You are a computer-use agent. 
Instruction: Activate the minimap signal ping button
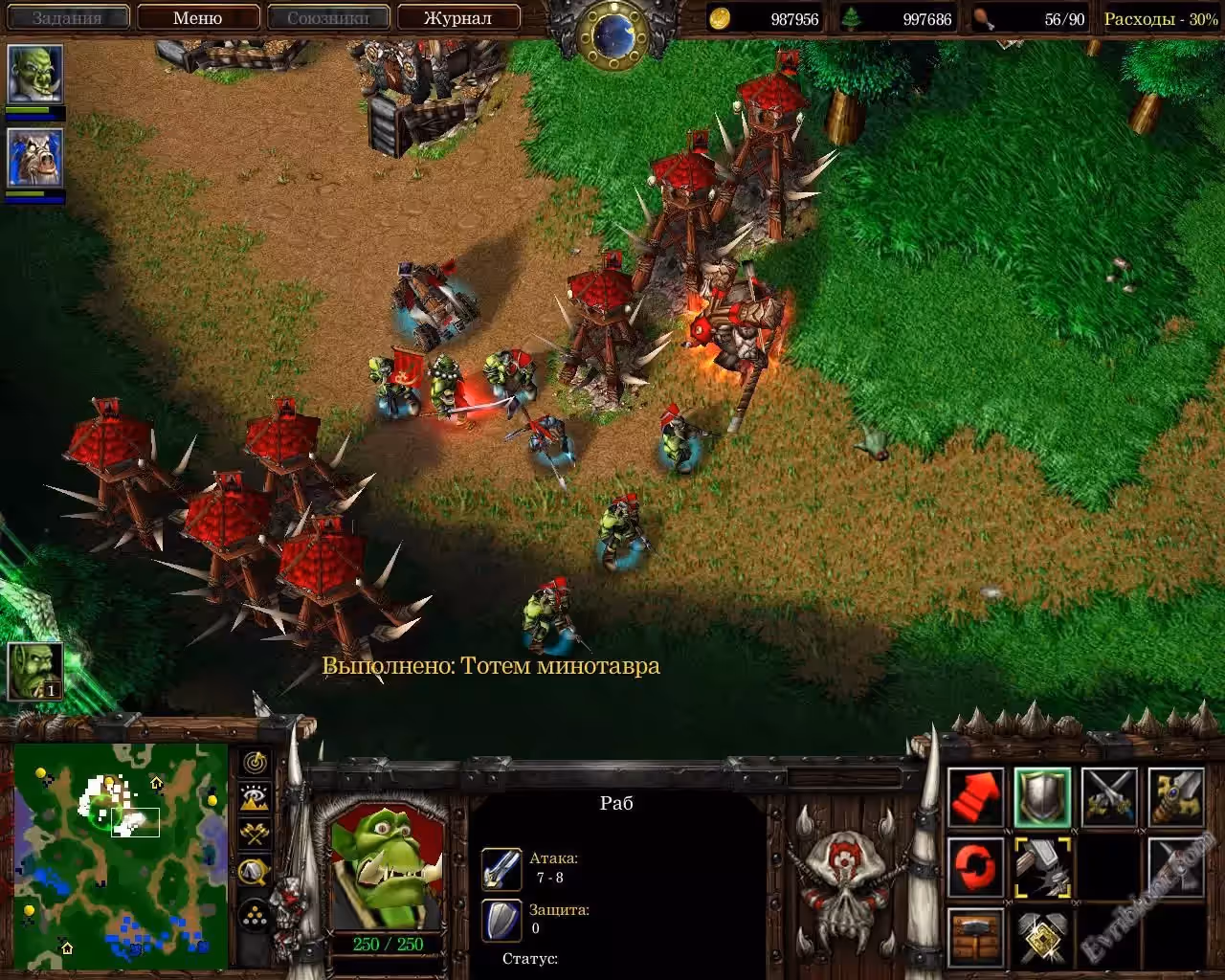tap(255, 763)
